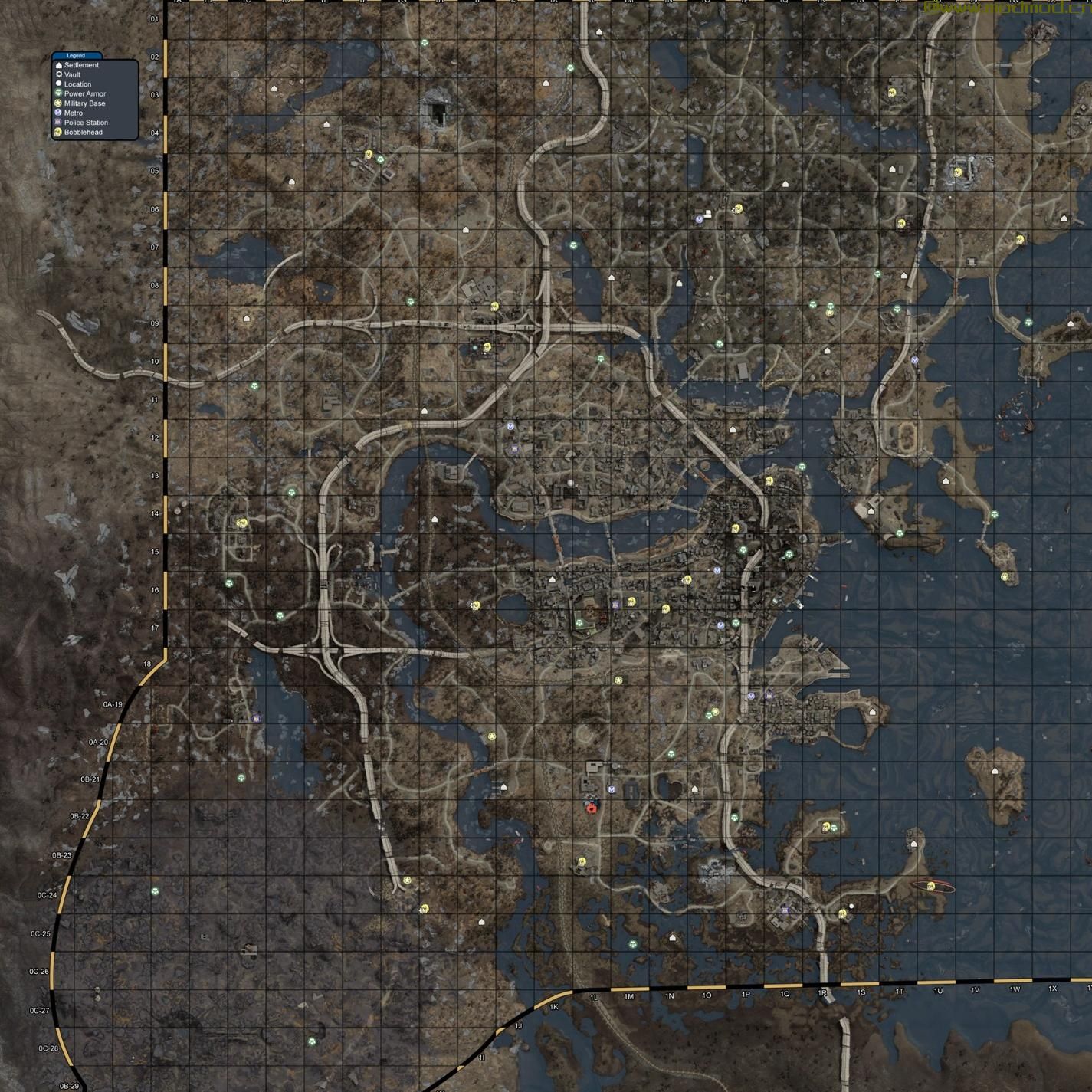Click the blue Legend tab header
Image resolution: width=1092 pixels, height=1092 pixels.
pyautogui.click(x=77, y=55)
